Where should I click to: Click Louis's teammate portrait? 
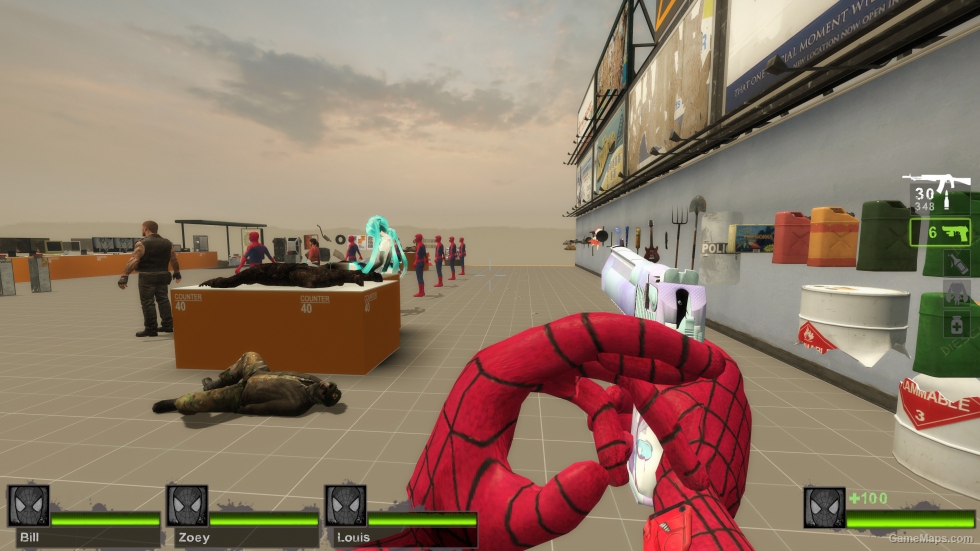point(345,506)
